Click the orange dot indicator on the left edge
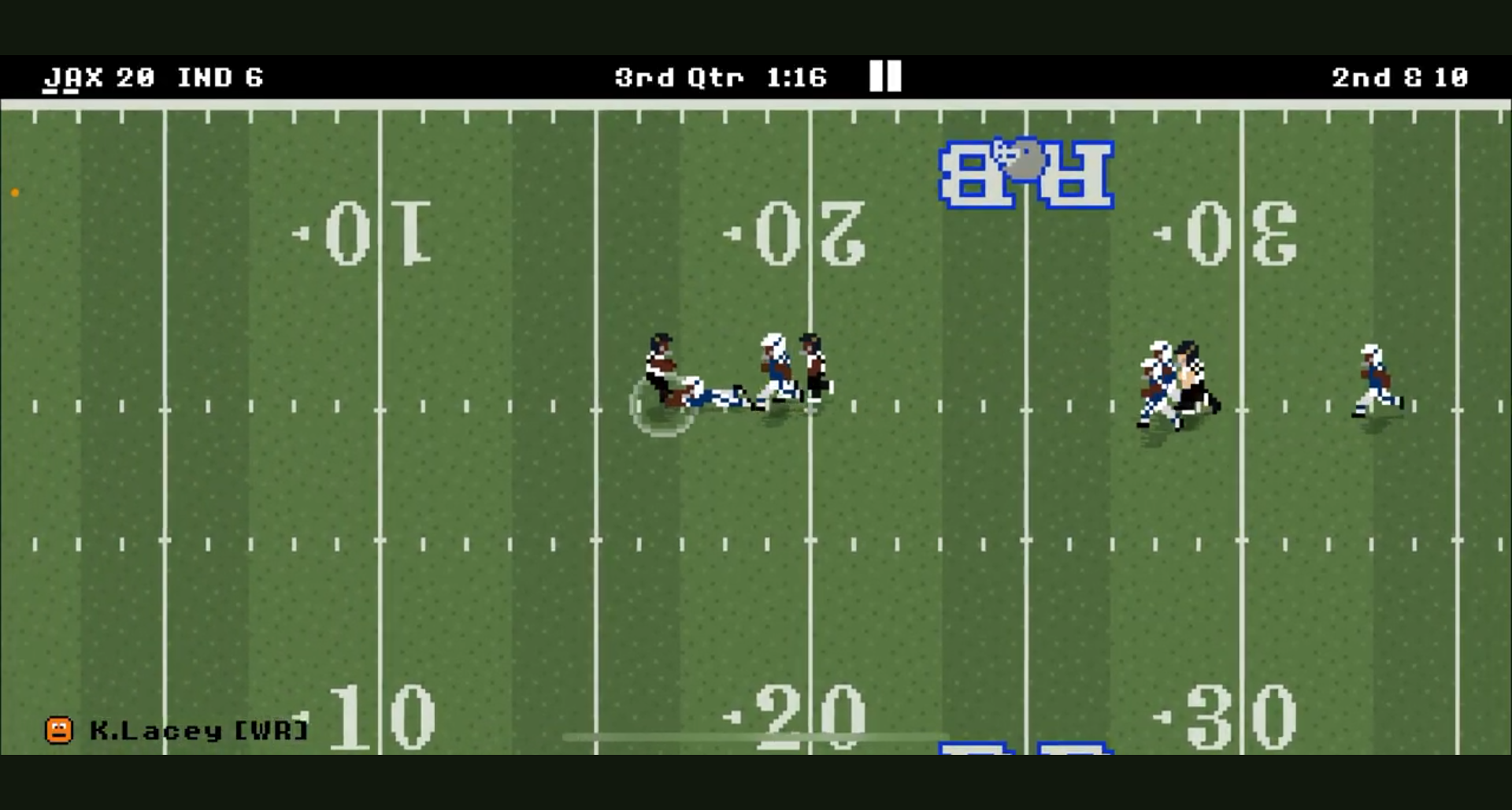 [x=14, y=191]
